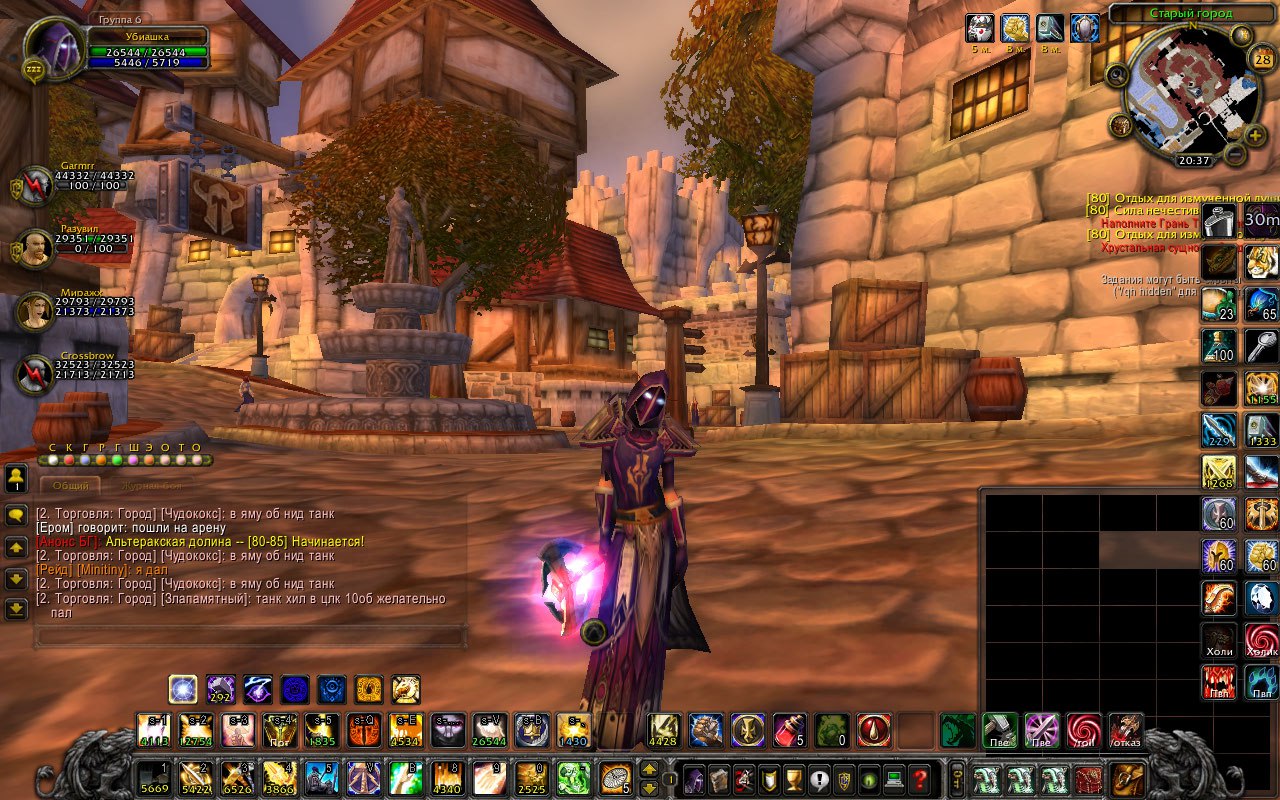This screenshot has height=800, width=1280.
Task: Use the red potion with 5 charges
Action: pyautogui.click(x=790, y=731)
